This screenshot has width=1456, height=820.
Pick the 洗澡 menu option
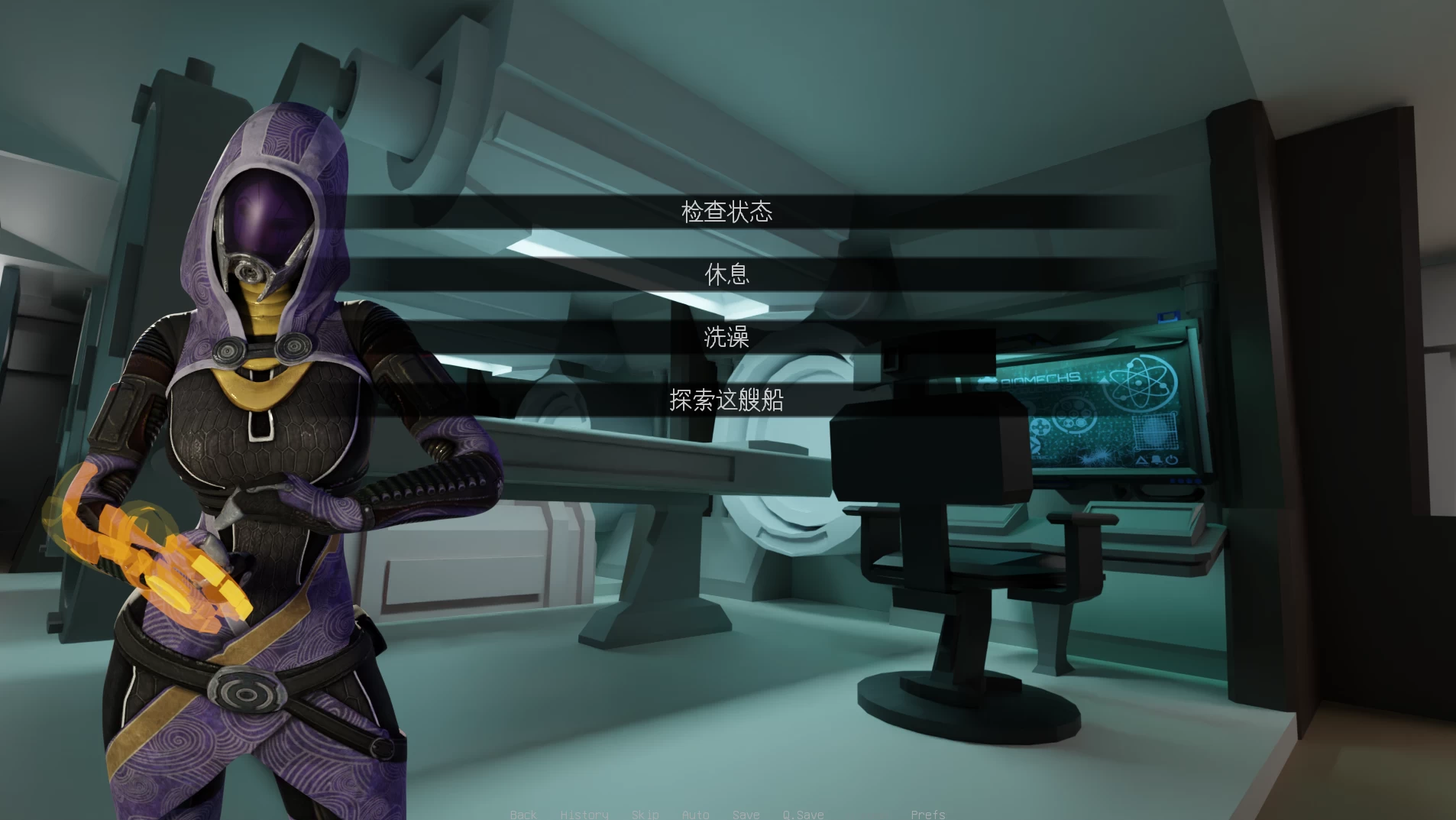726,337
